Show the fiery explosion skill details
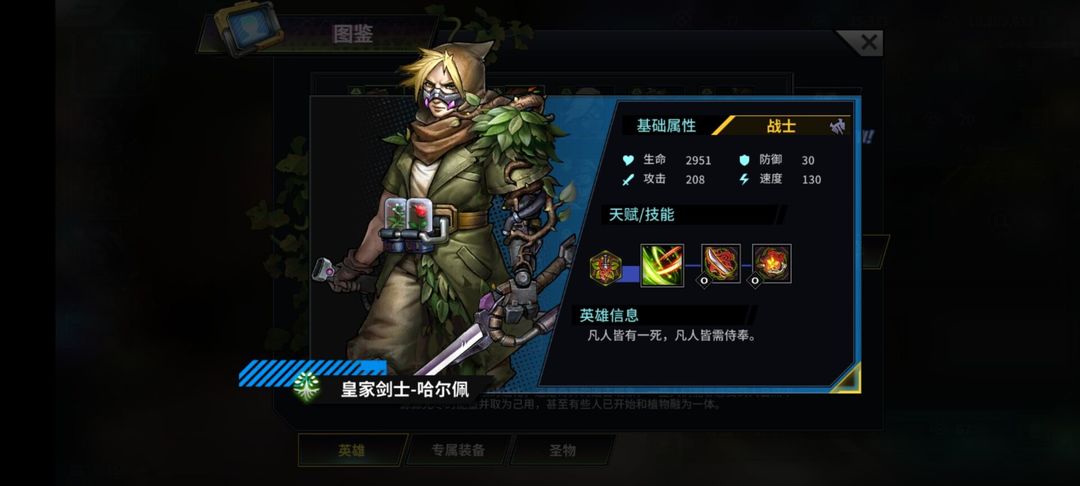Image resolution: width=1080 pixels, height=486 pixels. (x=771, y=264)
